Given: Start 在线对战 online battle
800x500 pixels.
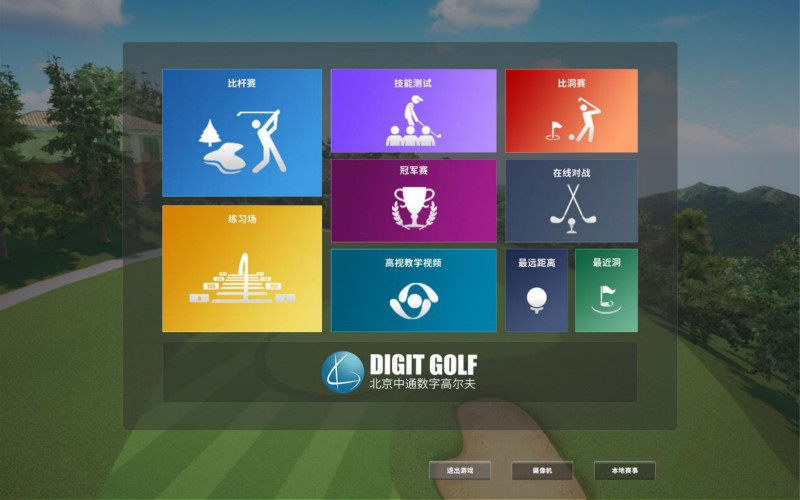Looking at the screenshot, I should [x=571, y=200].
